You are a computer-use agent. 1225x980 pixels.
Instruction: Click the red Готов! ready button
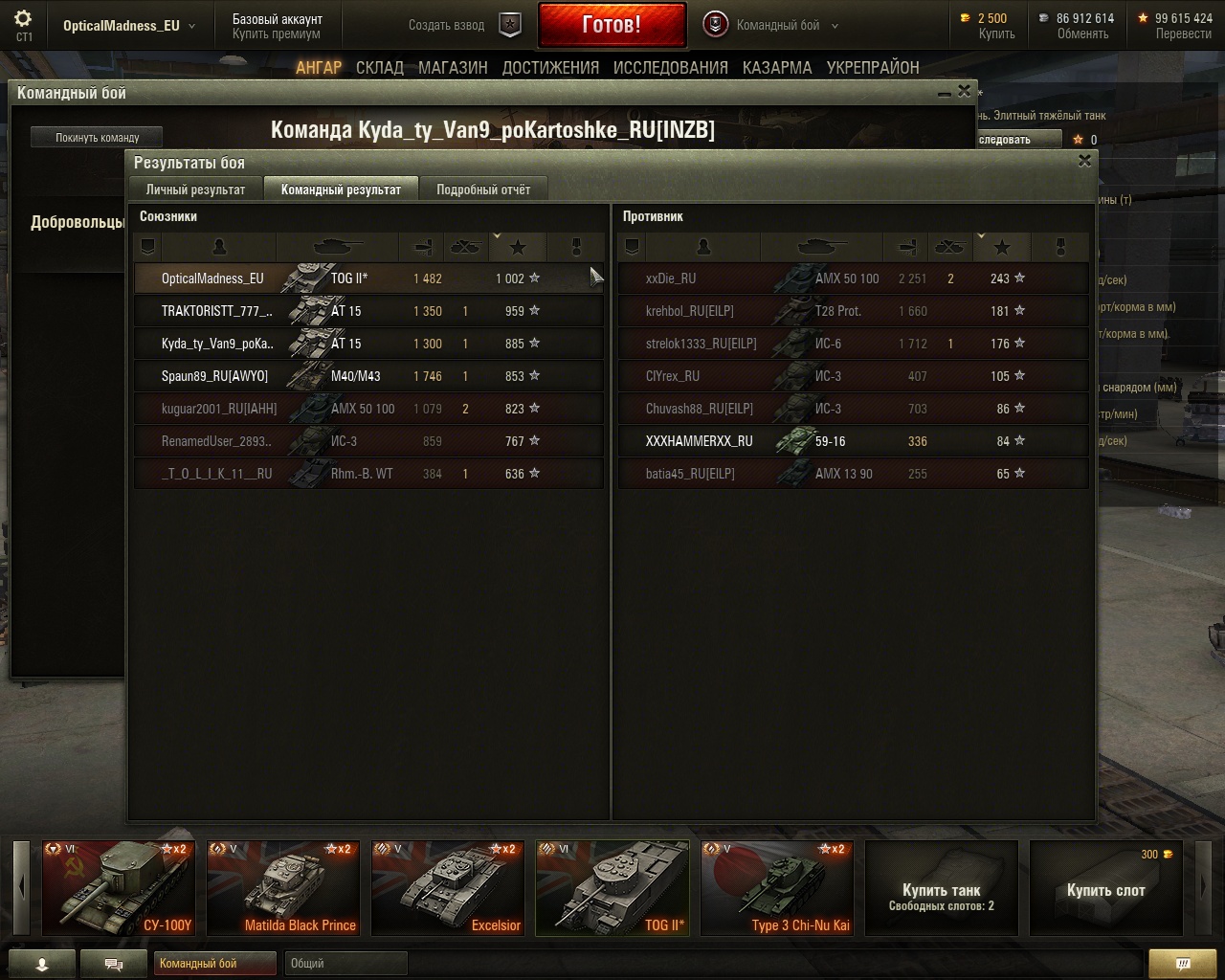612,25
